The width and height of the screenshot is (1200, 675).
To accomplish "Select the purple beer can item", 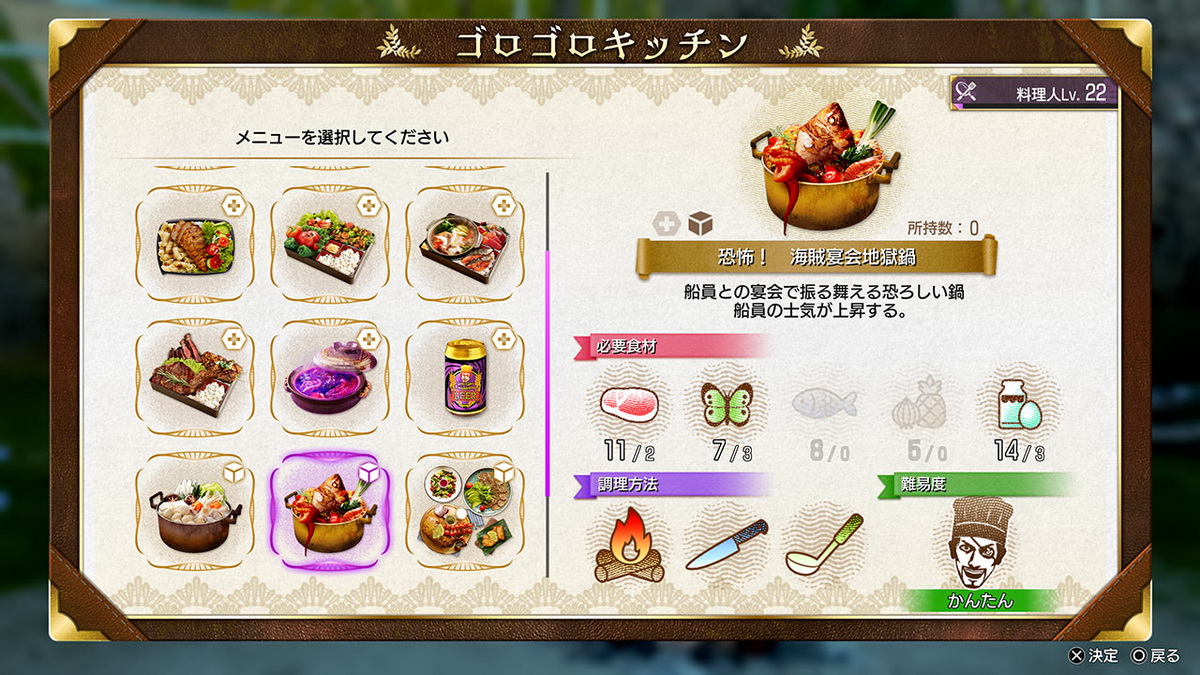I will pos(464,377).
